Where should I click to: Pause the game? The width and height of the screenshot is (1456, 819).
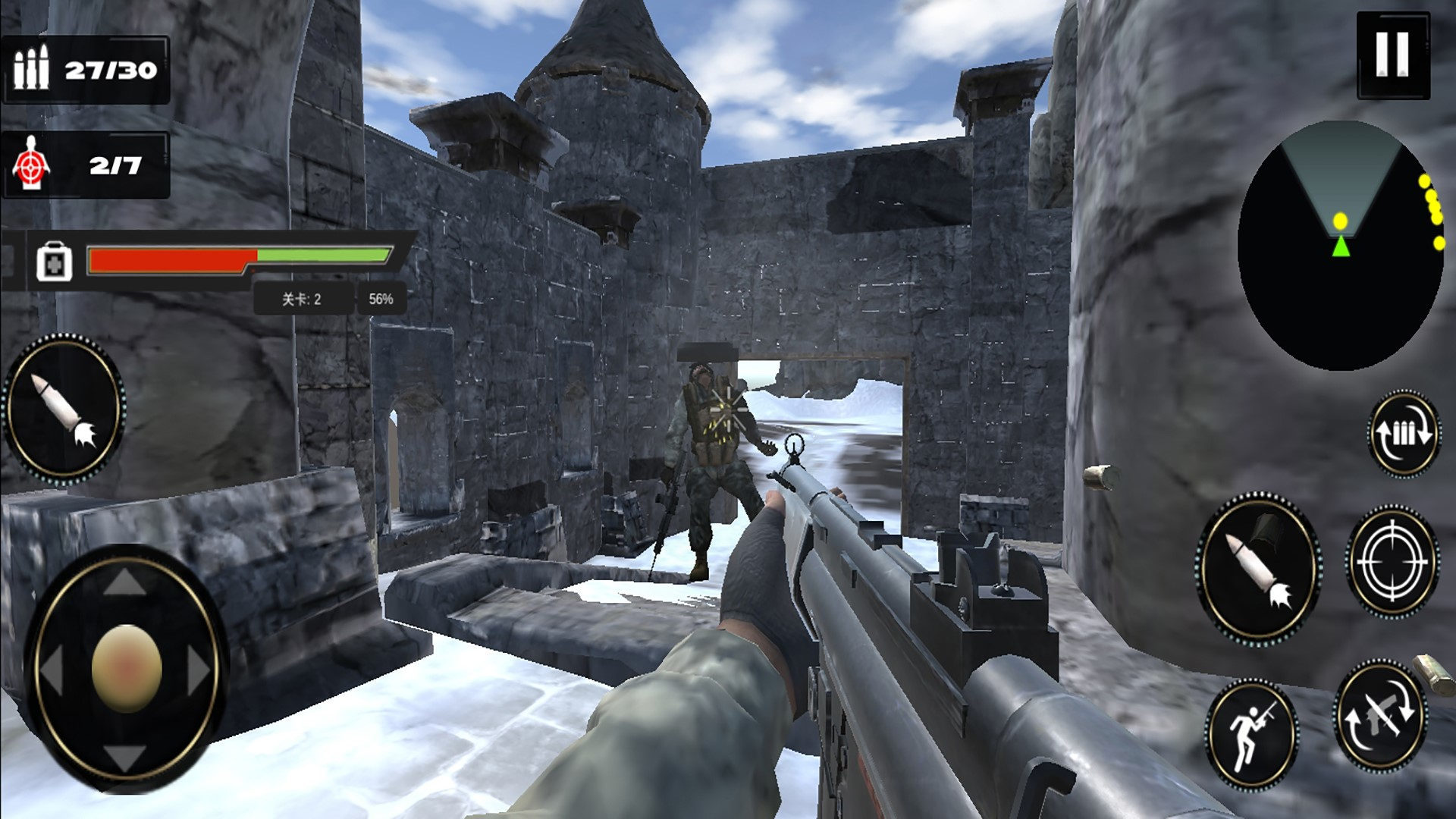click(1392, 55)
